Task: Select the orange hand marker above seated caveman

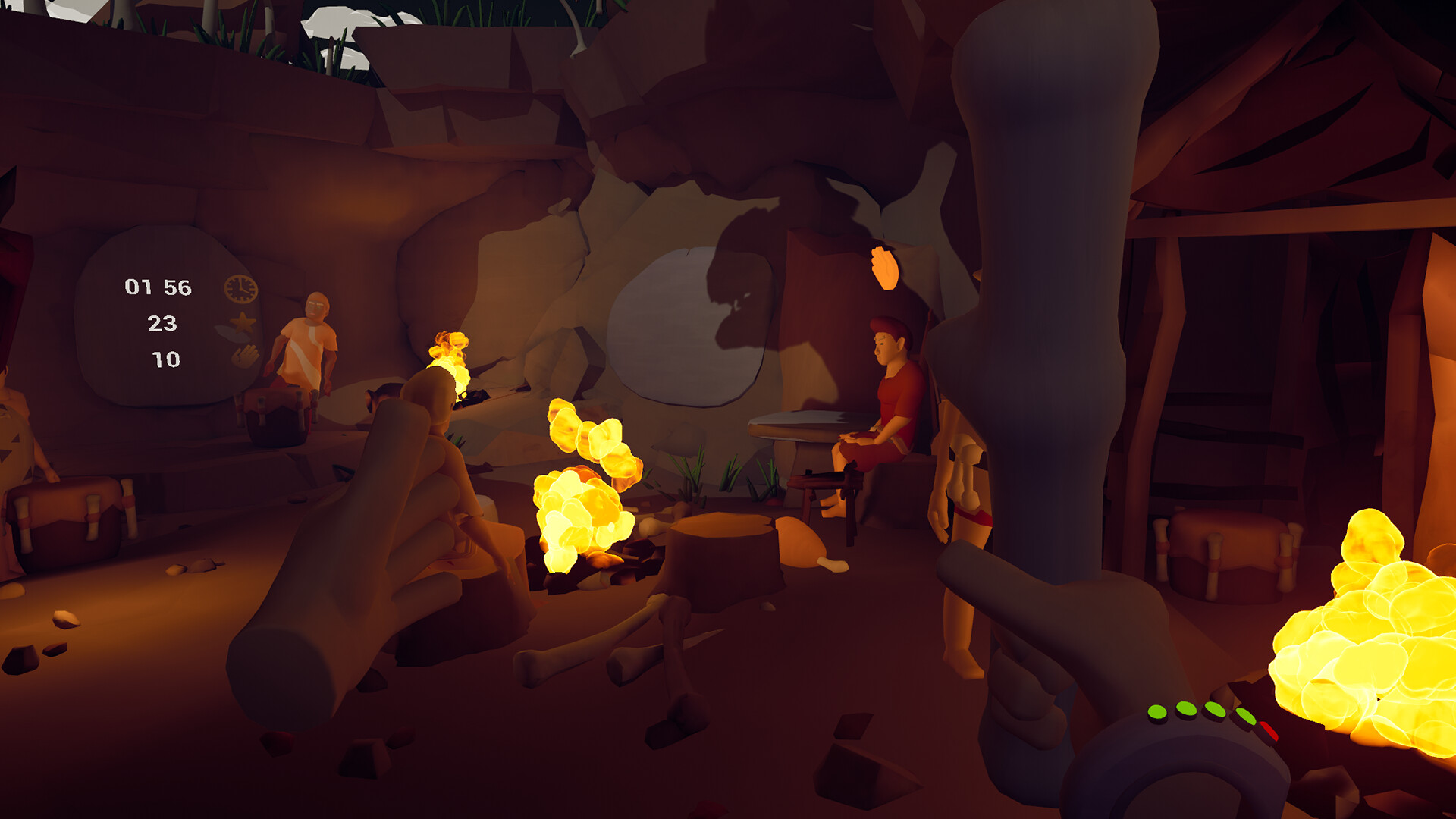Action: pos(884,268)
